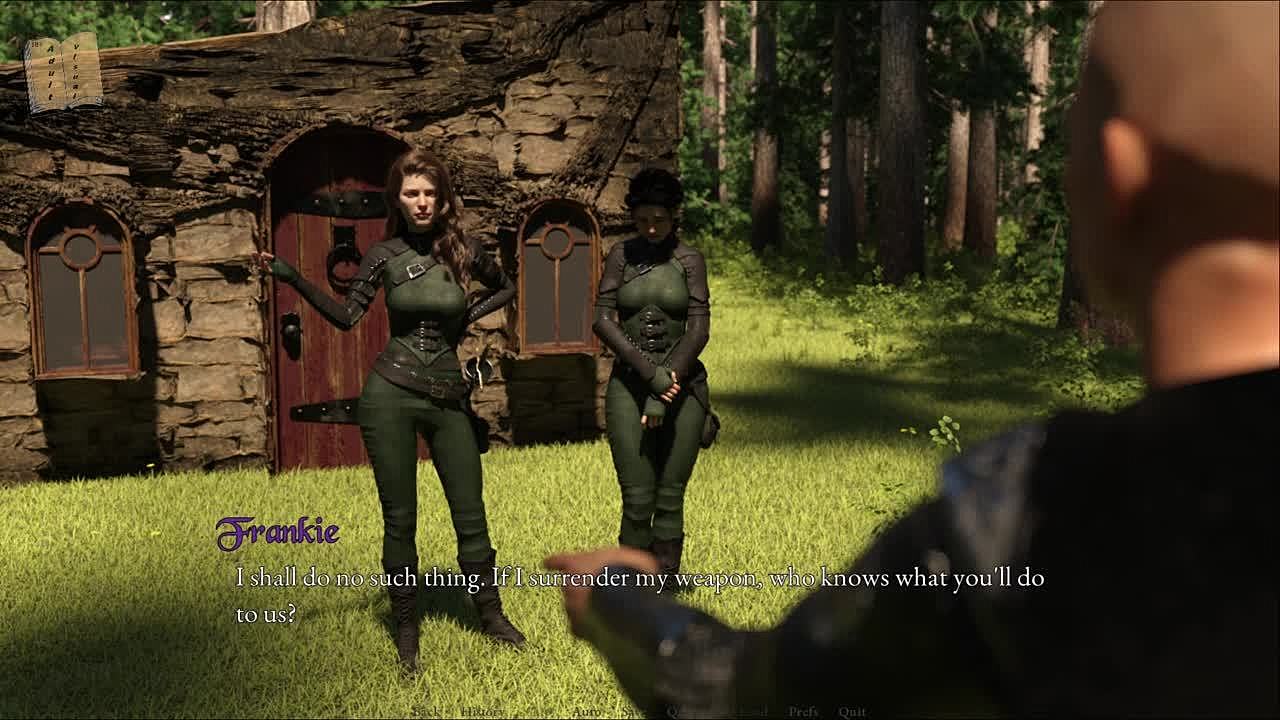Open the Prefs settings
The height and width of the screenshot is (720, 1280).
803,711
